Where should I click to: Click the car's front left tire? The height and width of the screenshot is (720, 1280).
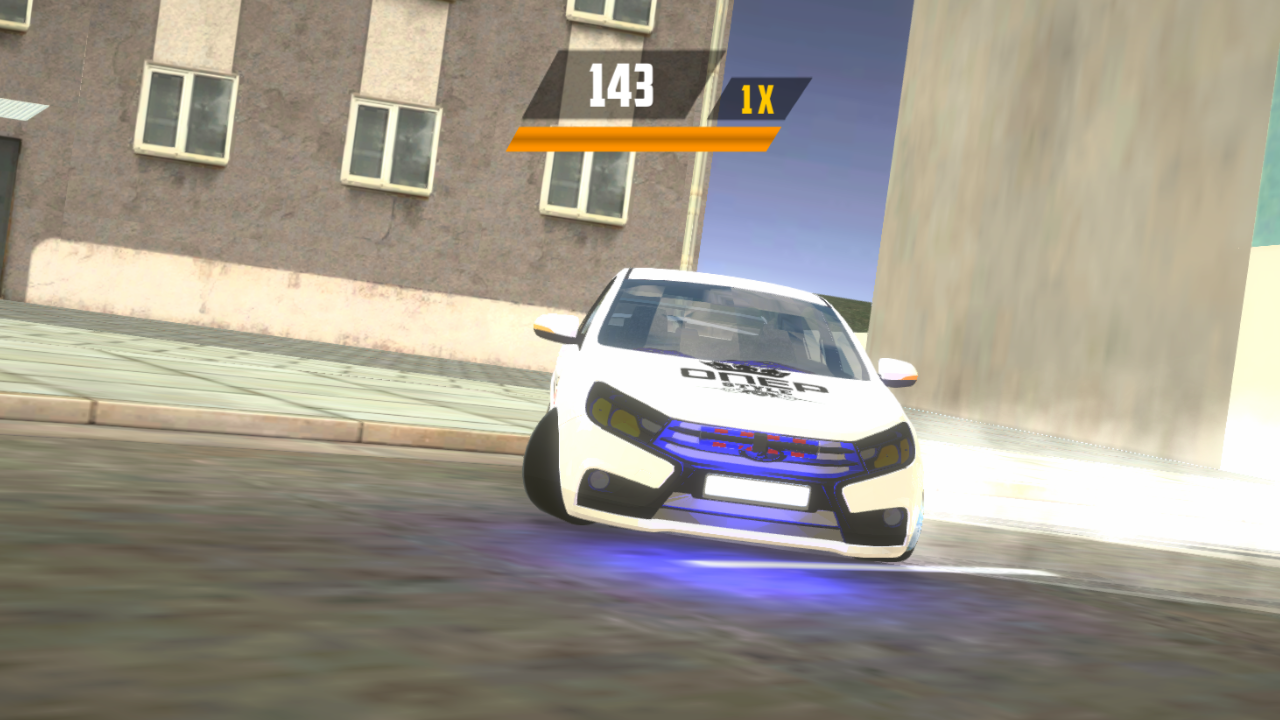point(545,470)
